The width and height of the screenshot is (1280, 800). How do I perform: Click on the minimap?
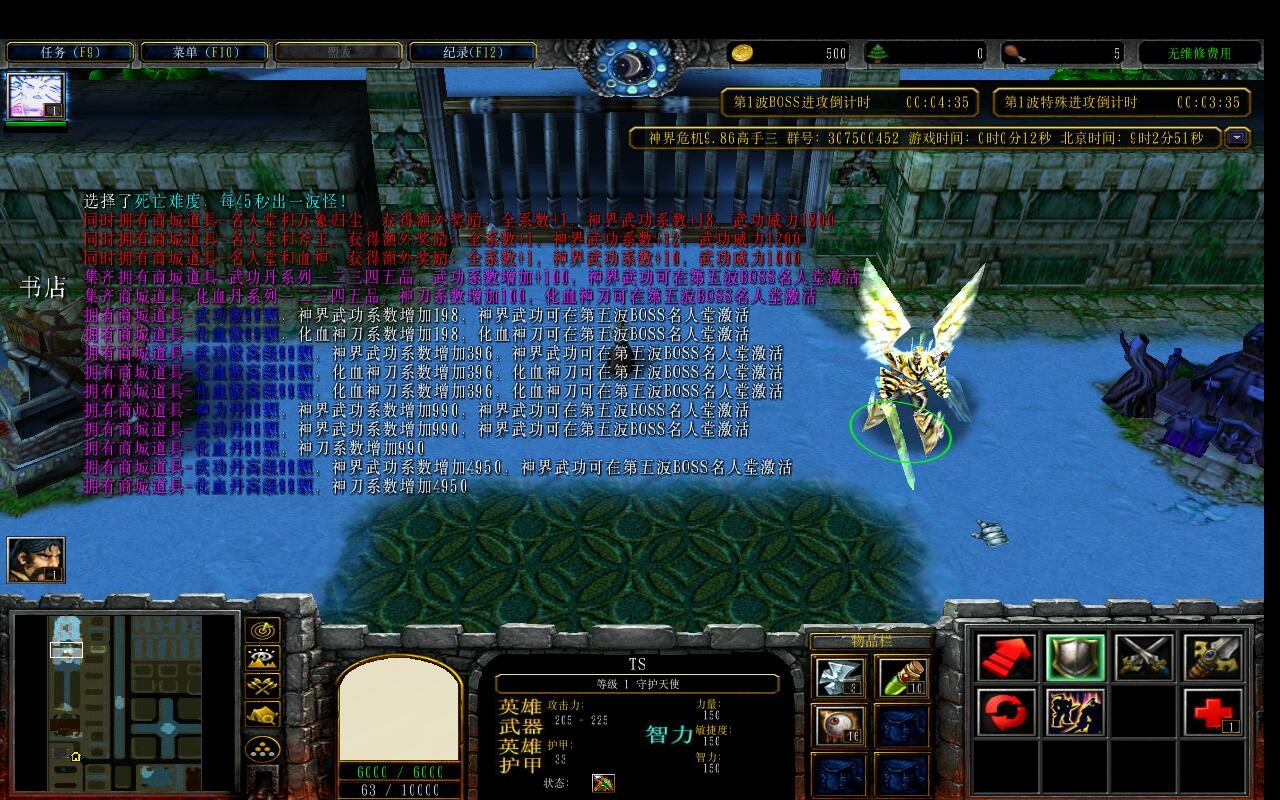[125, 700]
